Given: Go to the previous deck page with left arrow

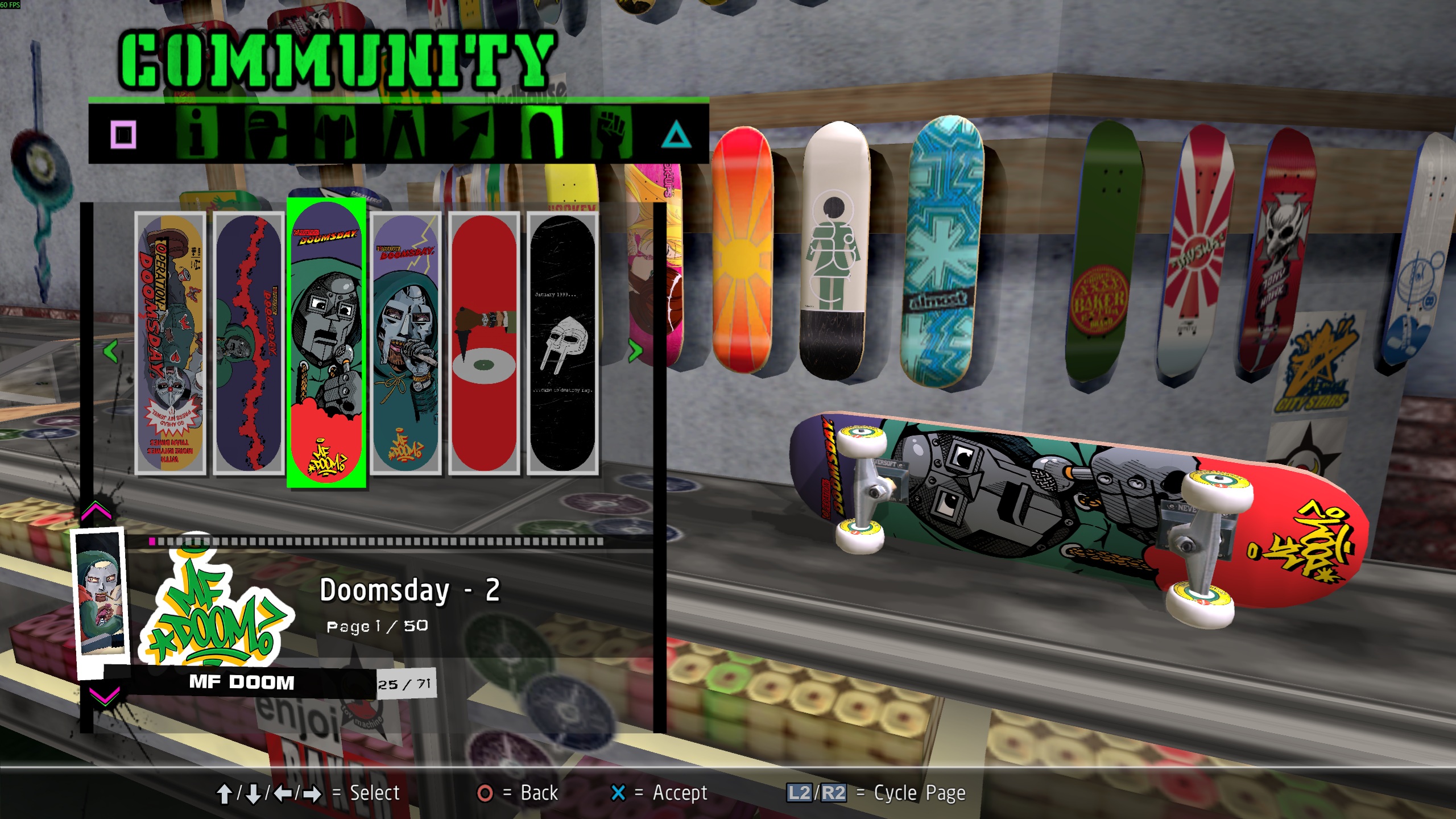Looking at the screenshot, I should pyautogui.click(x=111, y=351).
